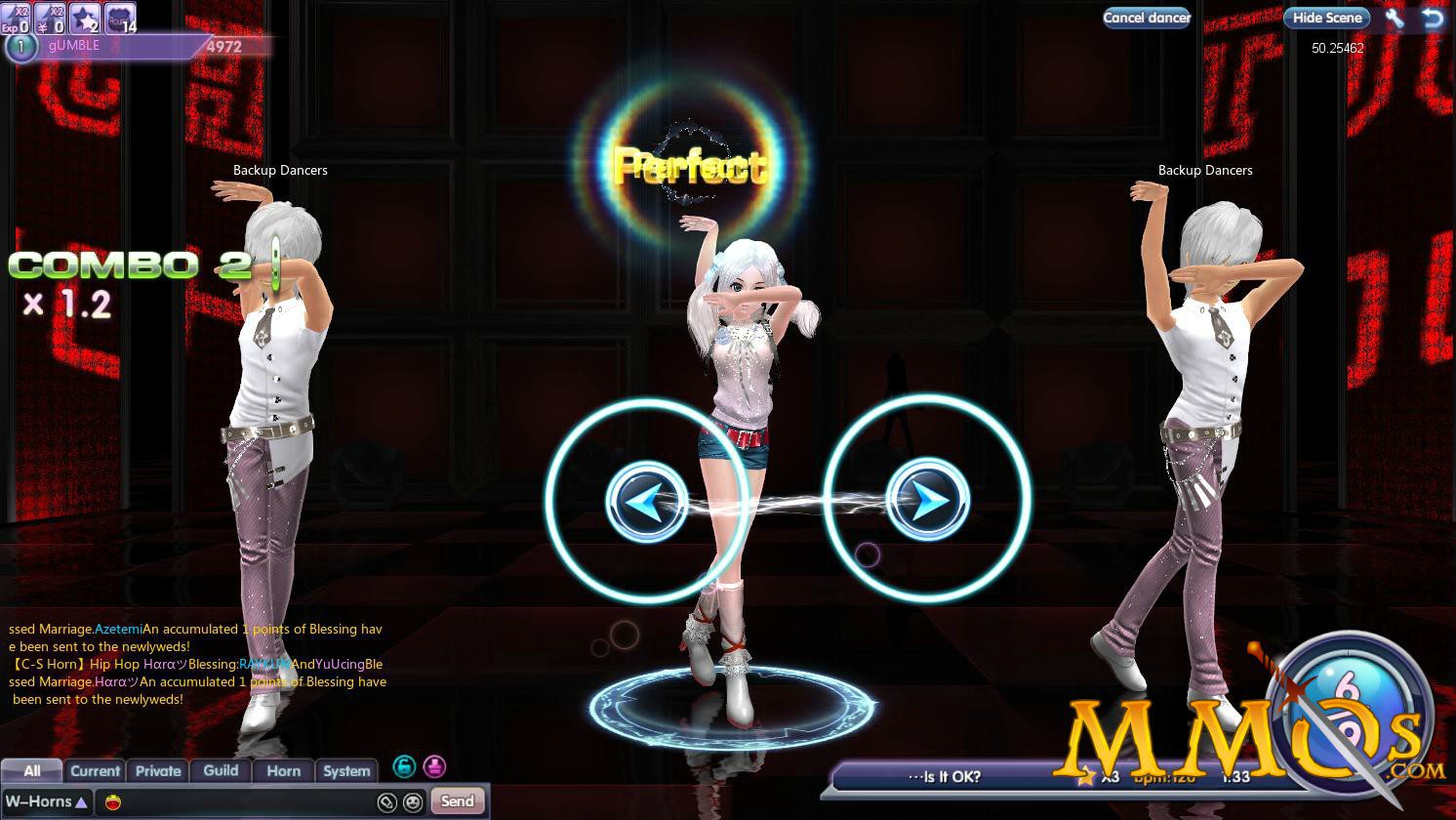
Task: Select the ¥ x2 currency boost icon
Action: pos(51,18)
